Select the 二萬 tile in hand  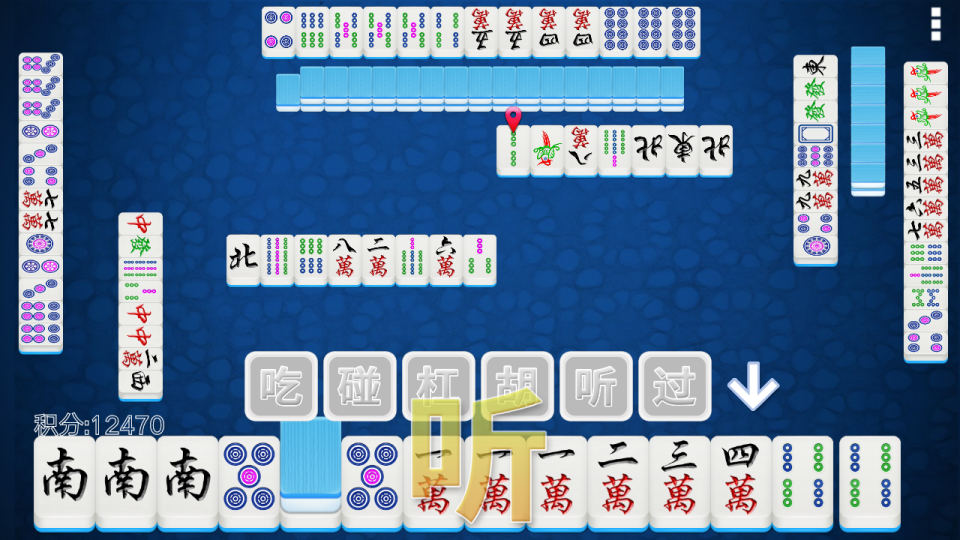coord(617,482)
